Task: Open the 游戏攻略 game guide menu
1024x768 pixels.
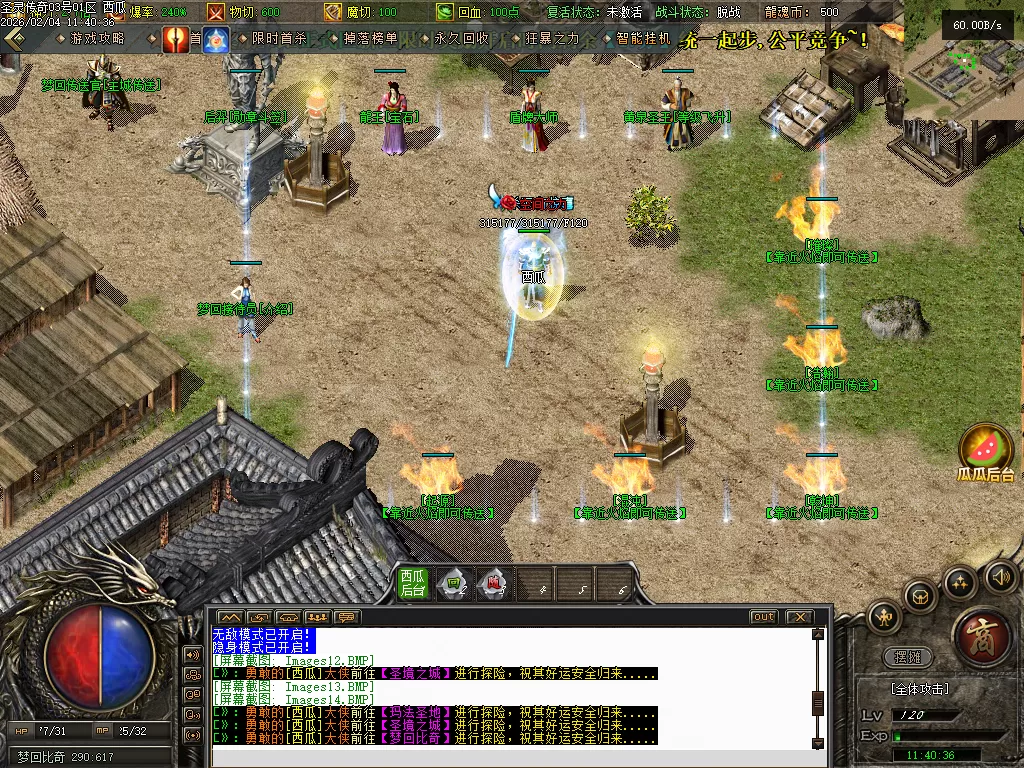Action: click(97, 39)
